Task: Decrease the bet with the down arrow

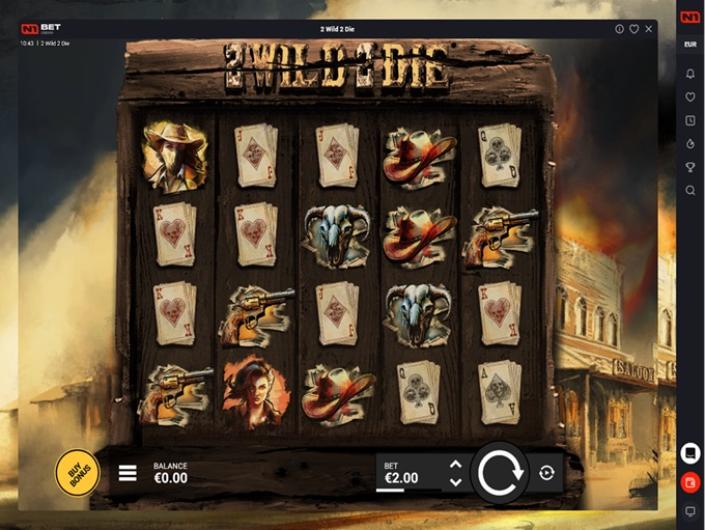Action: click(x=456, y=482)
